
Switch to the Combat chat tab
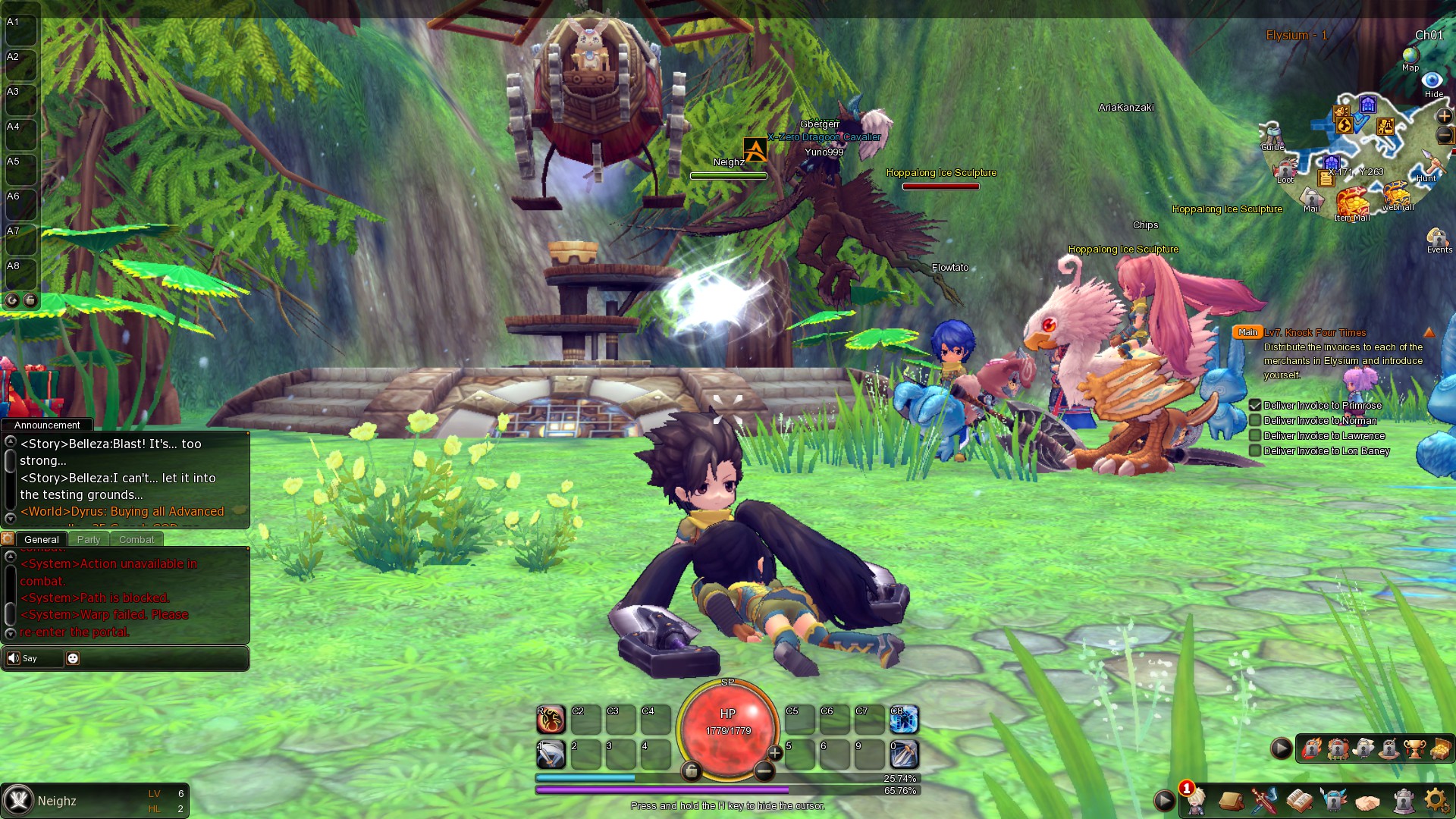click(x=136, y=539)
